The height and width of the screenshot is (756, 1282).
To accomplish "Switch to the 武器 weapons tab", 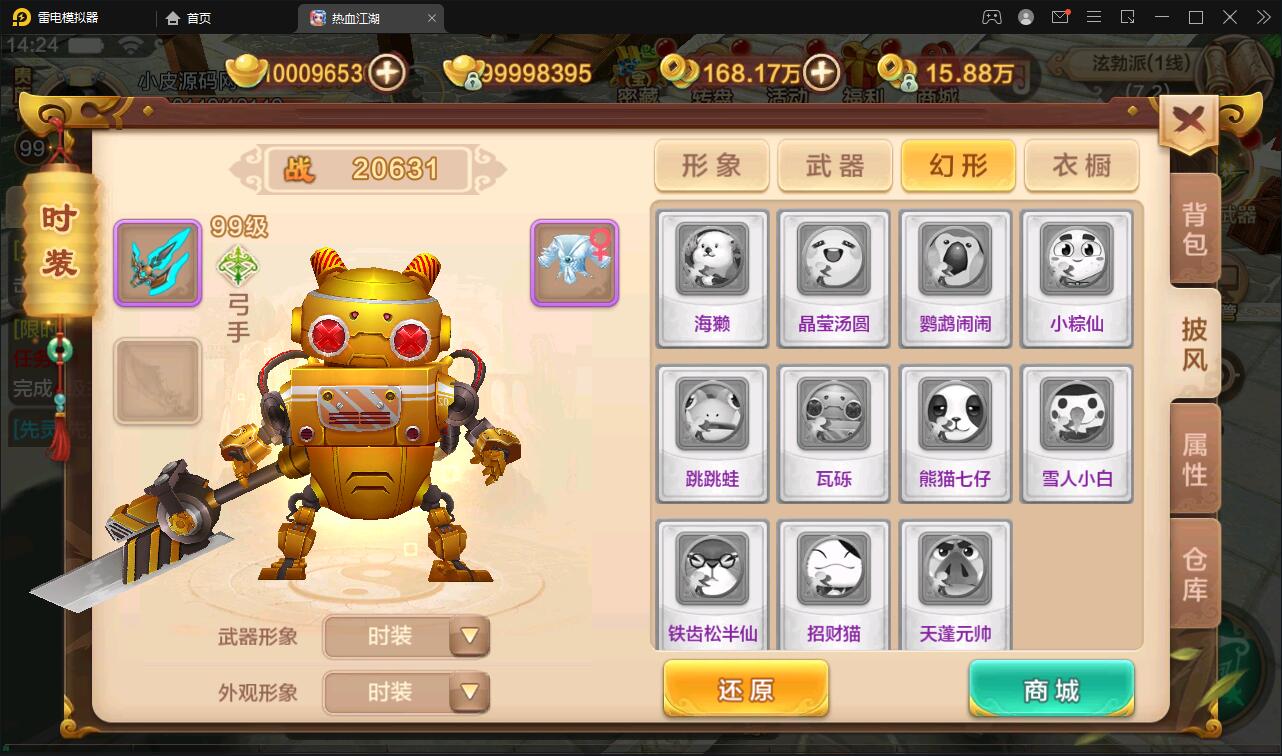I will tap(834, 166).
